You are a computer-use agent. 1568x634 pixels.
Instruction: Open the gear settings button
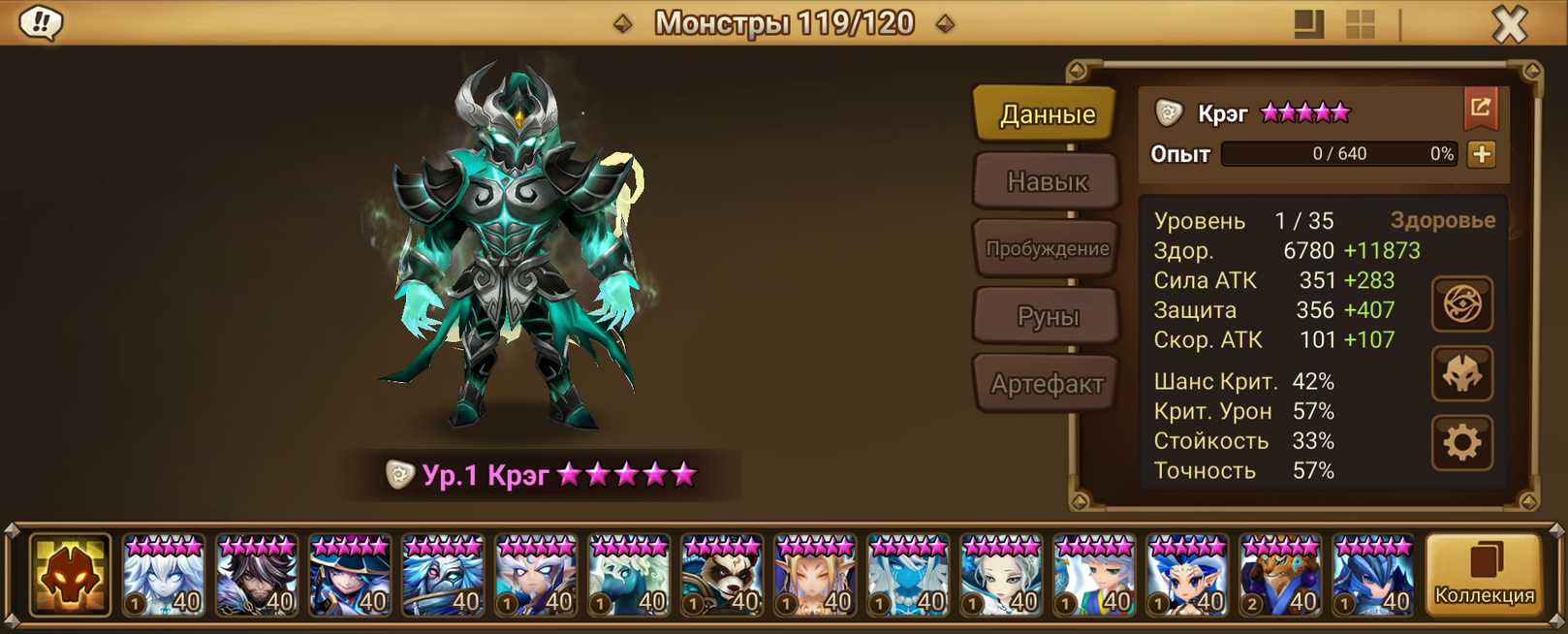(x=1461, y=443)
